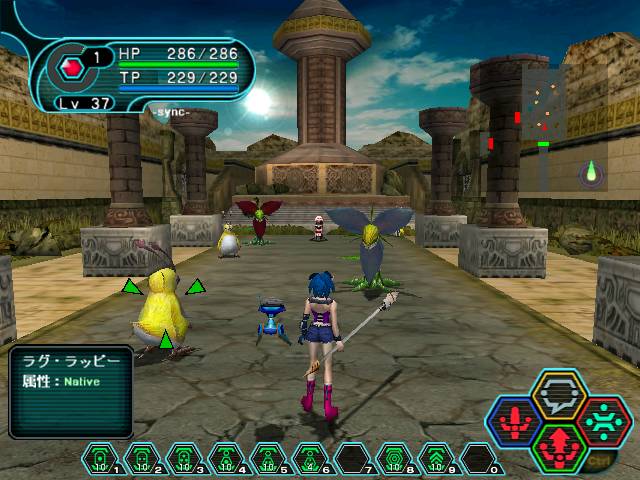Choose quick-slot 5 on the hotbar
This screenshot has width=640, height=480.
[268, 458]
